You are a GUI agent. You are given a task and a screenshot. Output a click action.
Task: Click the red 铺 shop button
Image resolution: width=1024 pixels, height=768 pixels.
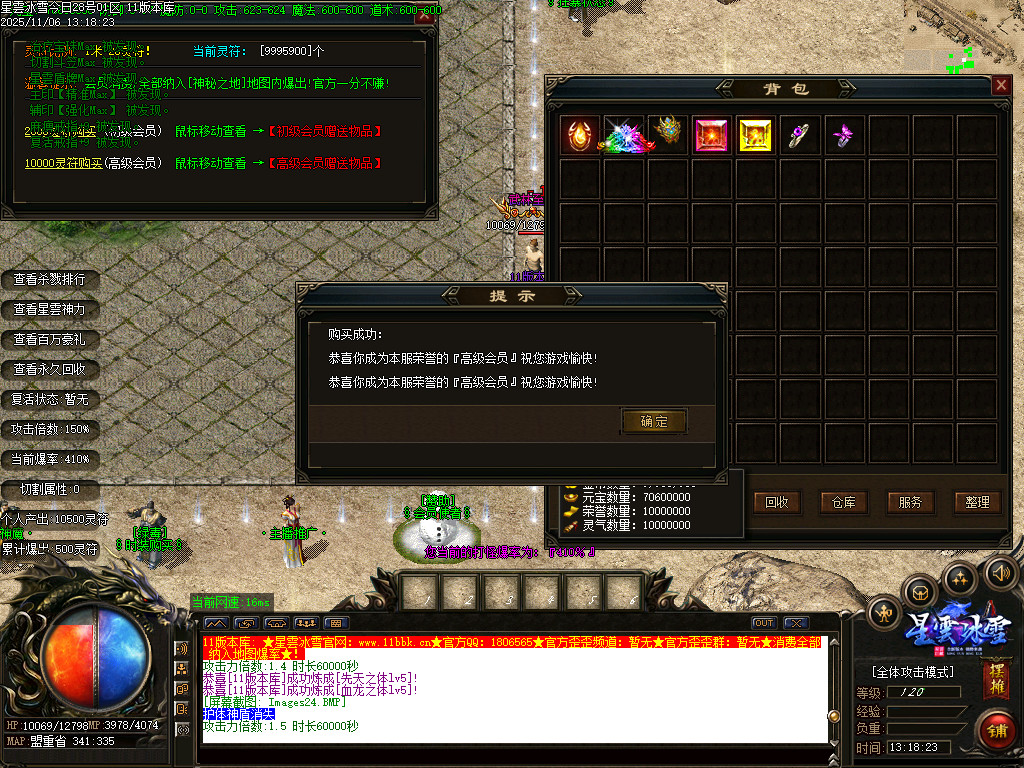pos(996,729)
